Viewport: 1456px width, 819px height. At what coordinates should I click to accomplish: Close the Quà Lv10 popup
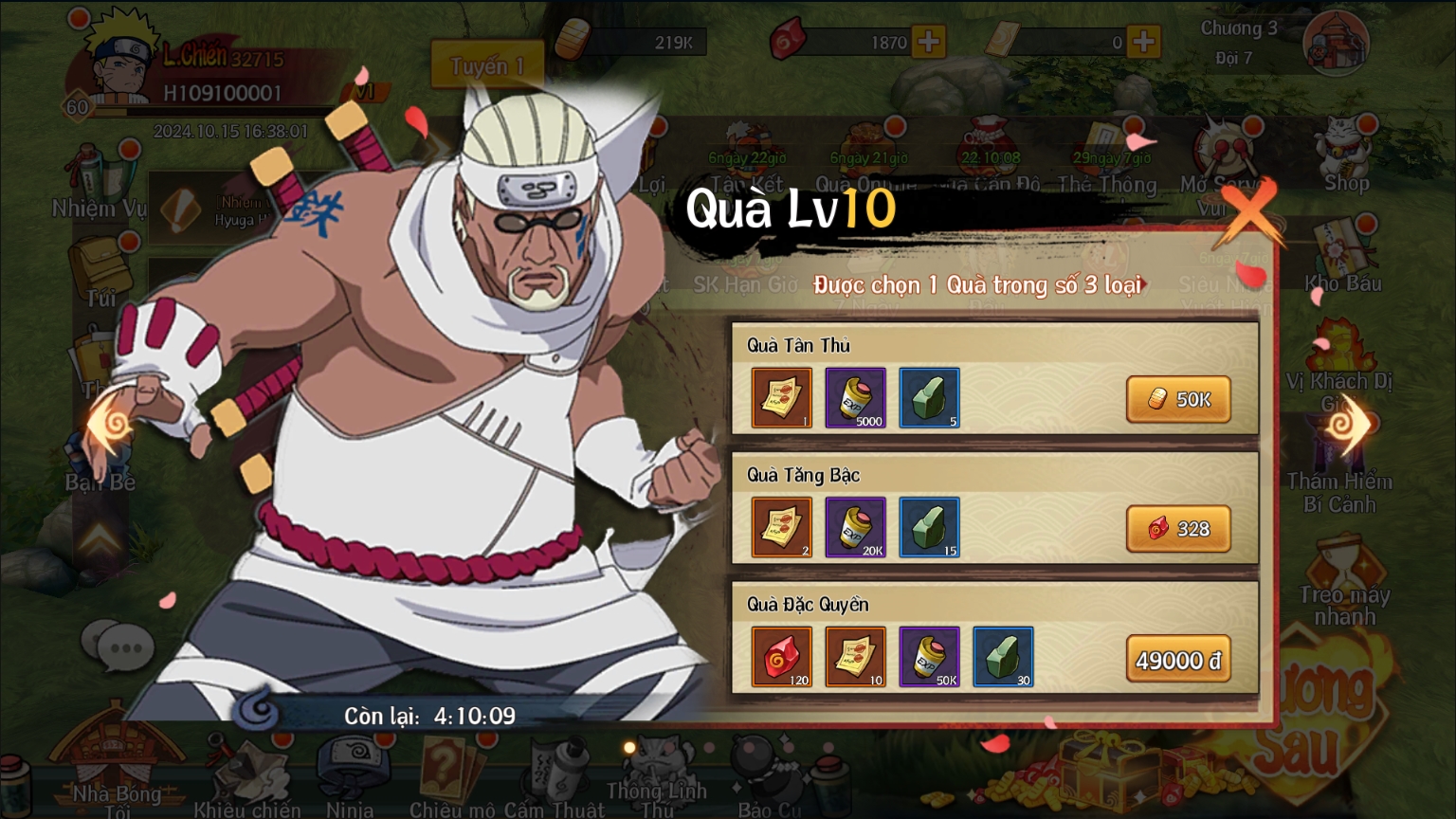(1250, 213)
